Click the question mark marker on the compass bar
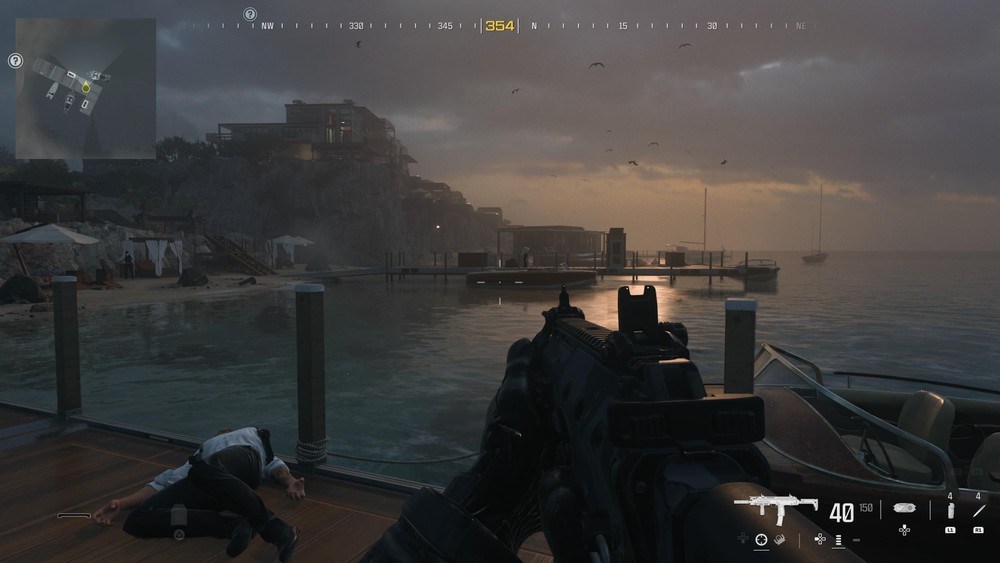Screen dimensions: 1000x563 click(250, 15)
